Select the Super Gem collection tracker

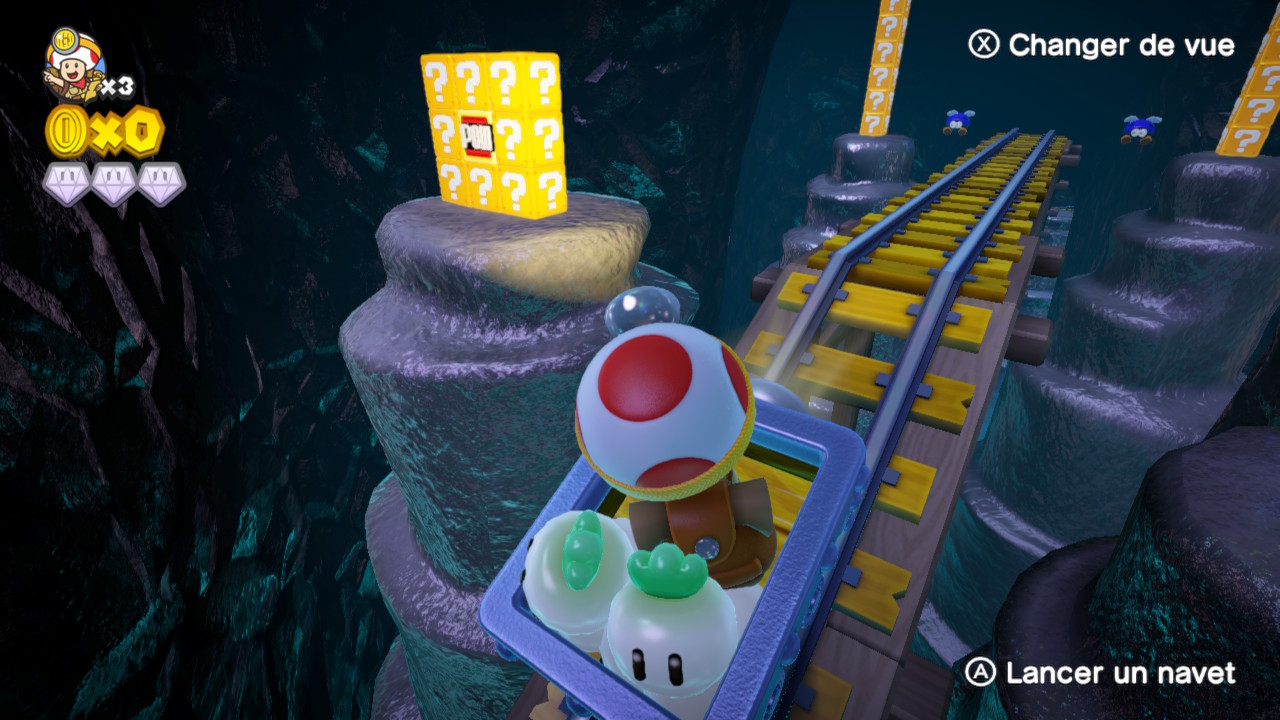coord(114,183)
